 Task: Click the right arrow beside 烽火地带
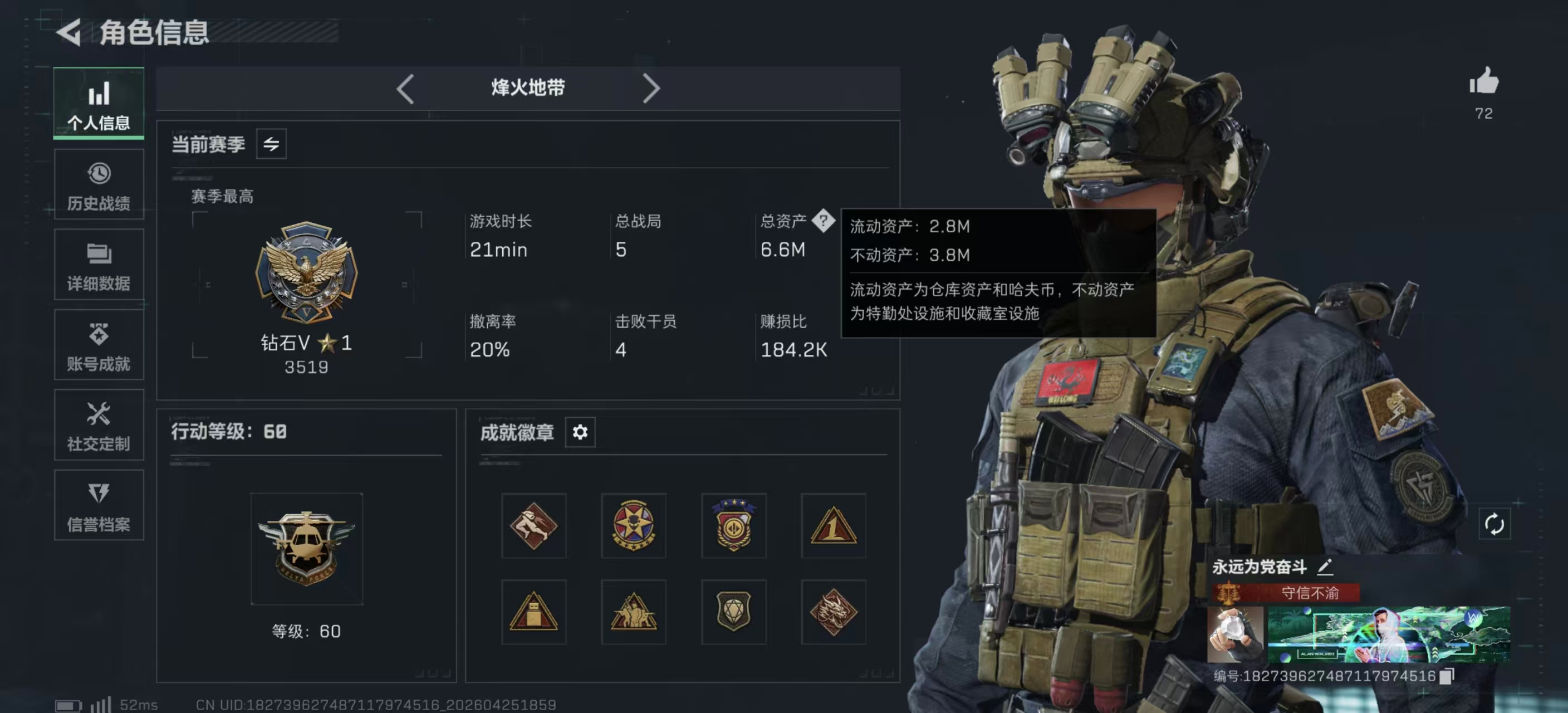[651, 89]
